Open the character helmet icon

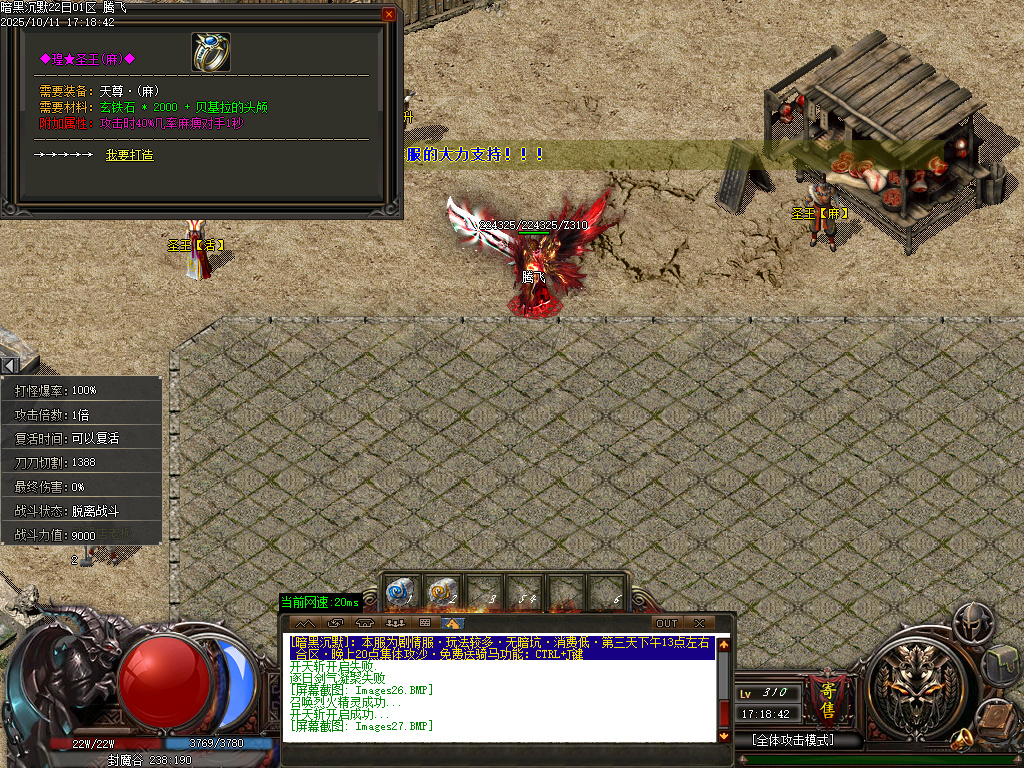(971, 623)
